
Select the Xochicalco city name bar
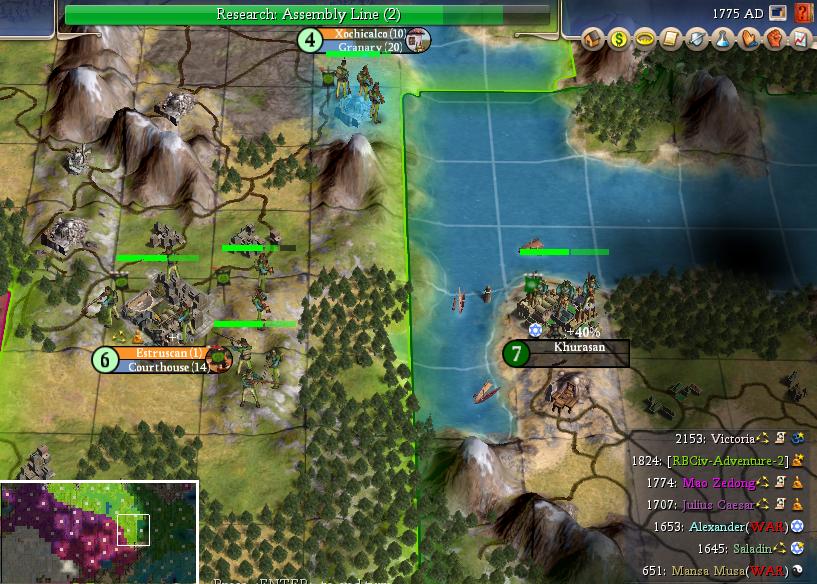pyautogui.click(x=370, y=34)
